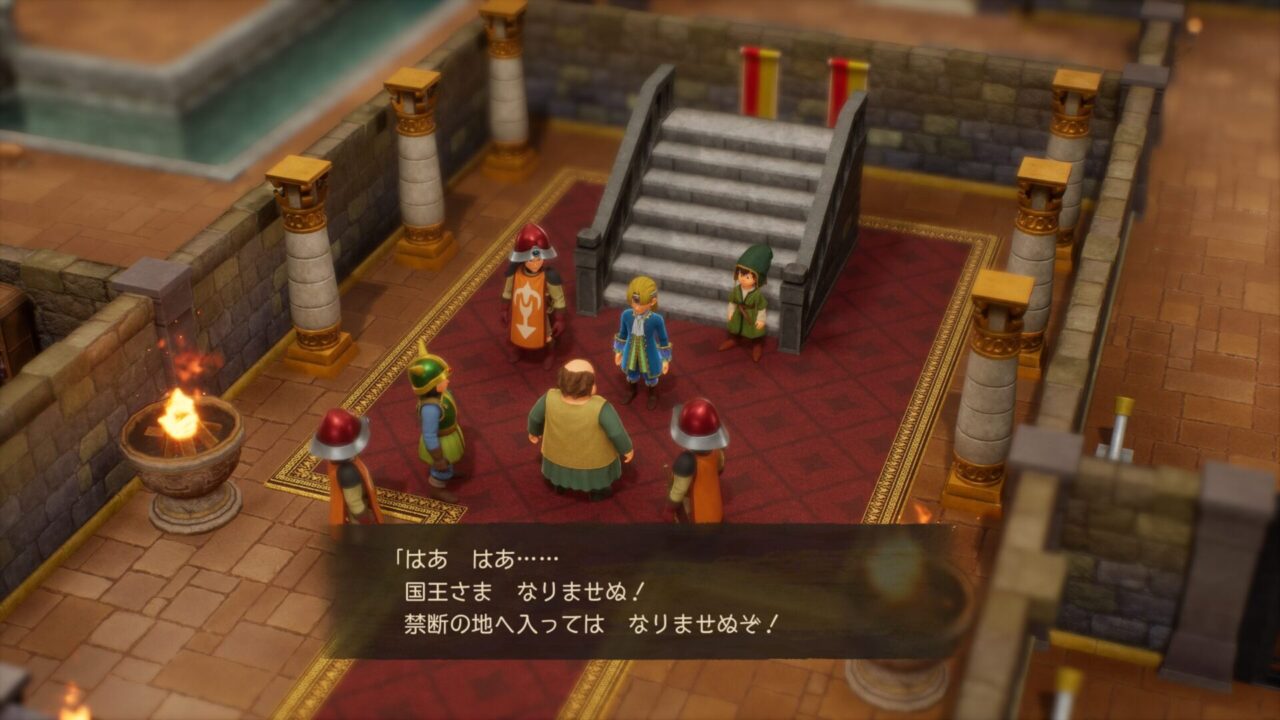
Task: Advance the dialogue text box
Action: point(640,591)
